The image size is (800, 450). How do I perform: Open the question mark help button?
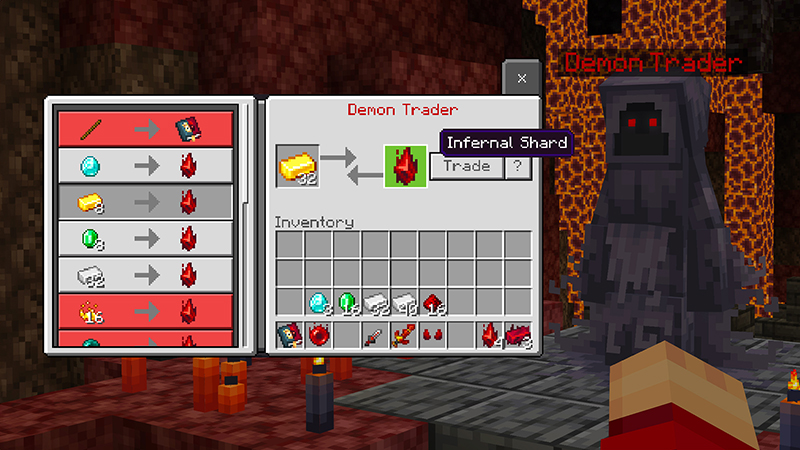pyautogui.click(x=517, y=167)
